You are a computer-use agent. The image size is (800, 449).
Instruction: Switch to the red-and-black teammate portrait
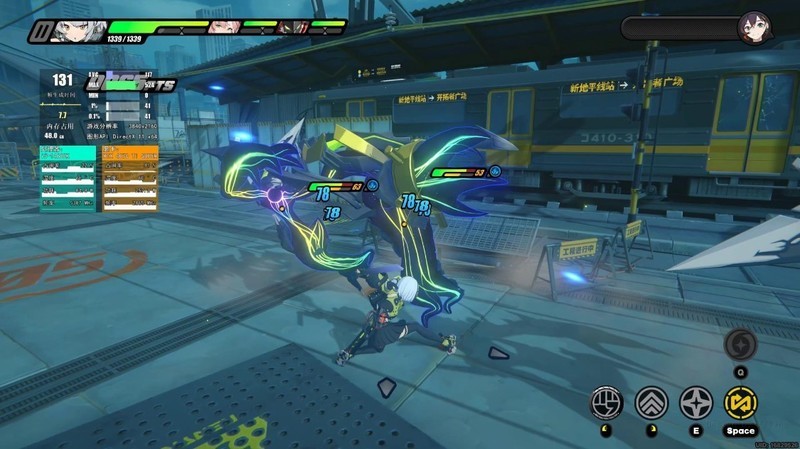coord(291,27)
